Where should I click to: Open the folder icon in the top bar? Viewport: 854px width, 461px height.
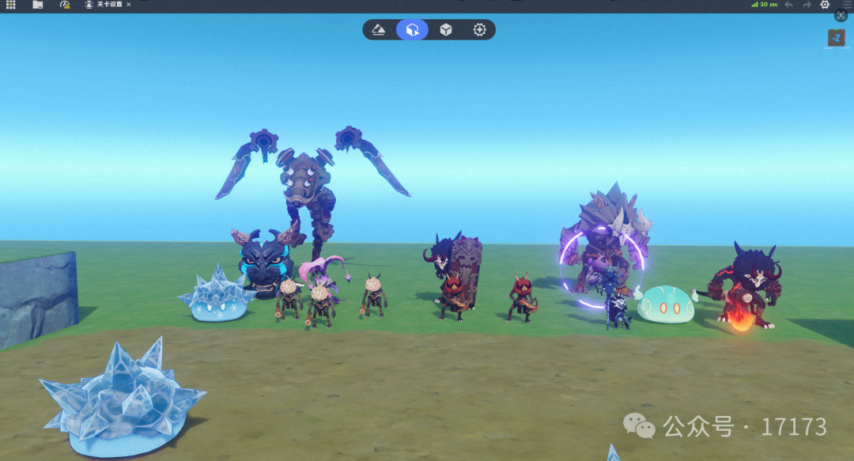click(38, 5)
